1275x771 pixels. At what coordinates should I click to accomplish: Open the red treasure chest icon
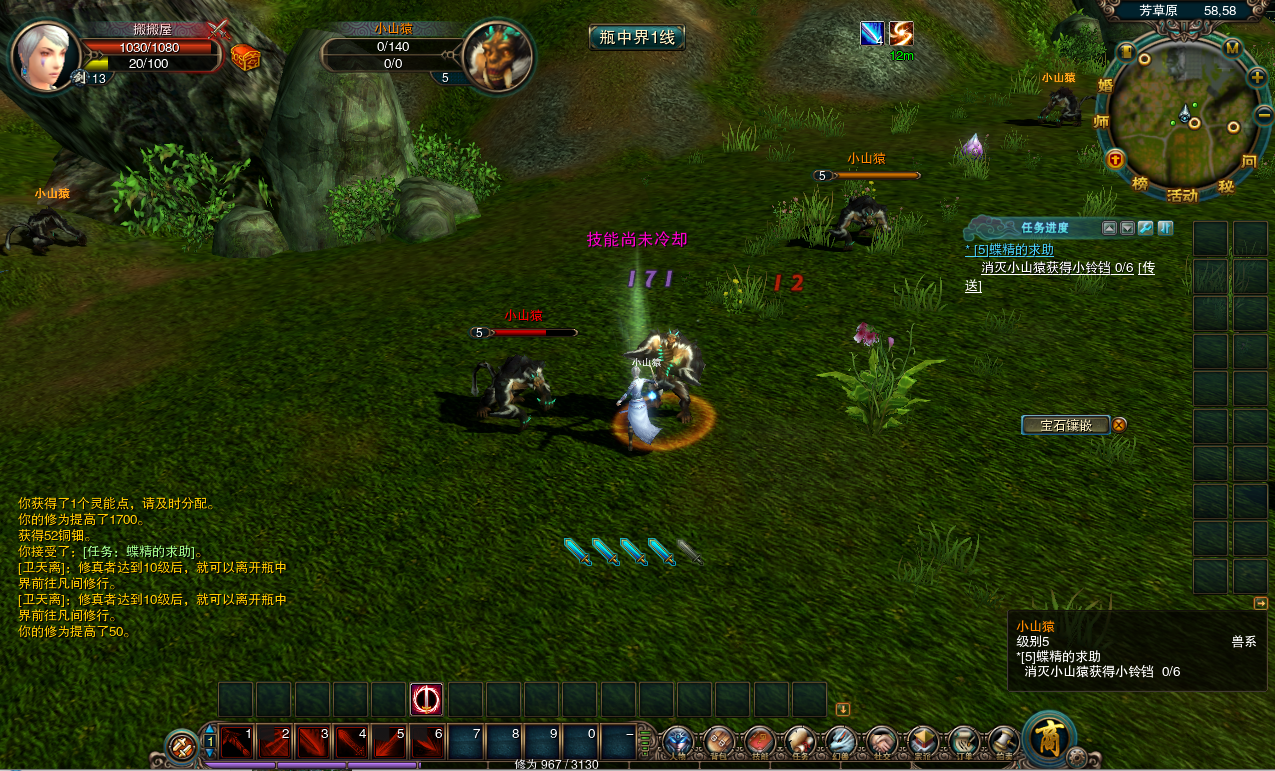tap(245, 57)
